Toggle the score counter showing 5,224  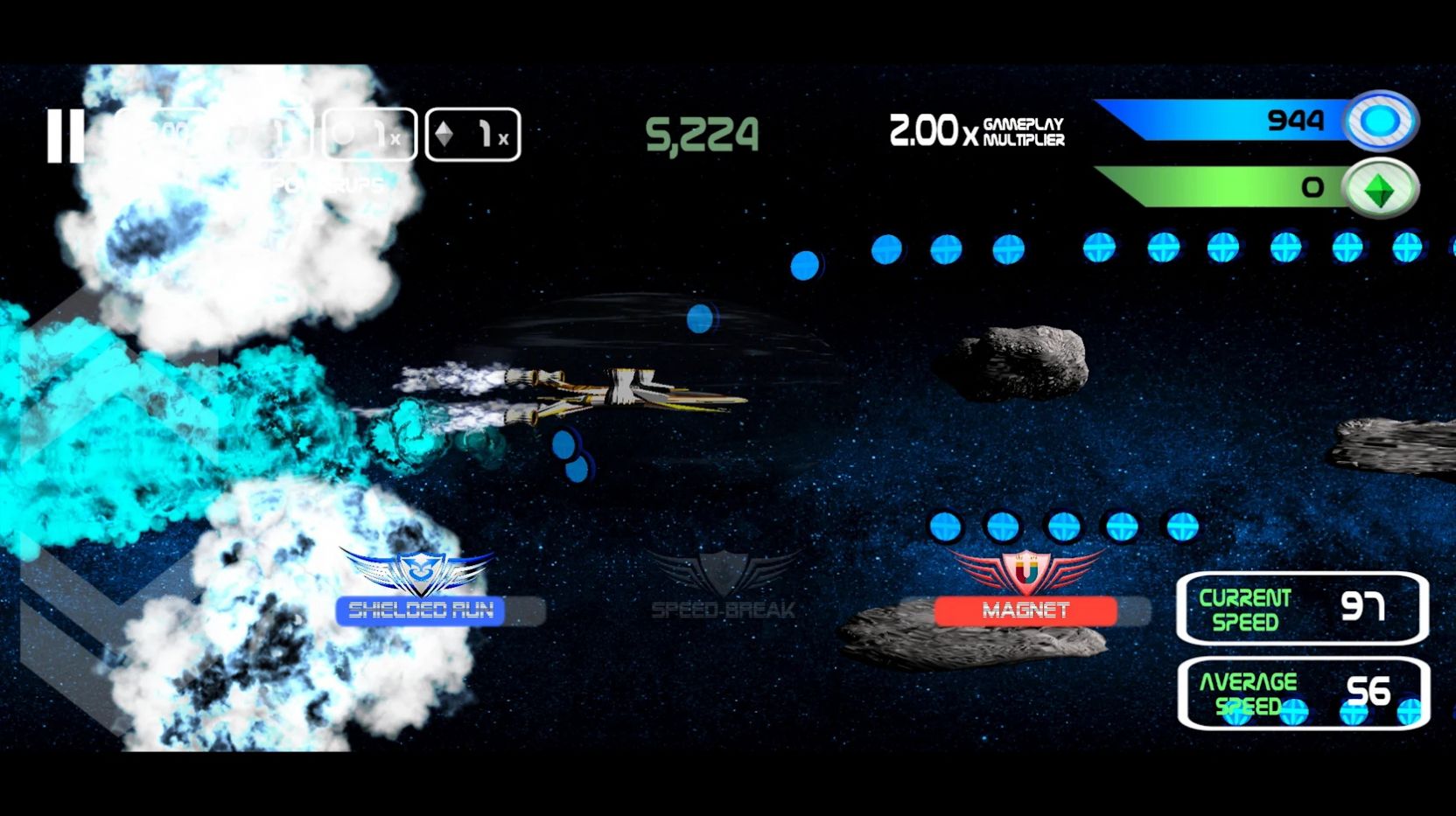(x=701, y=132)
